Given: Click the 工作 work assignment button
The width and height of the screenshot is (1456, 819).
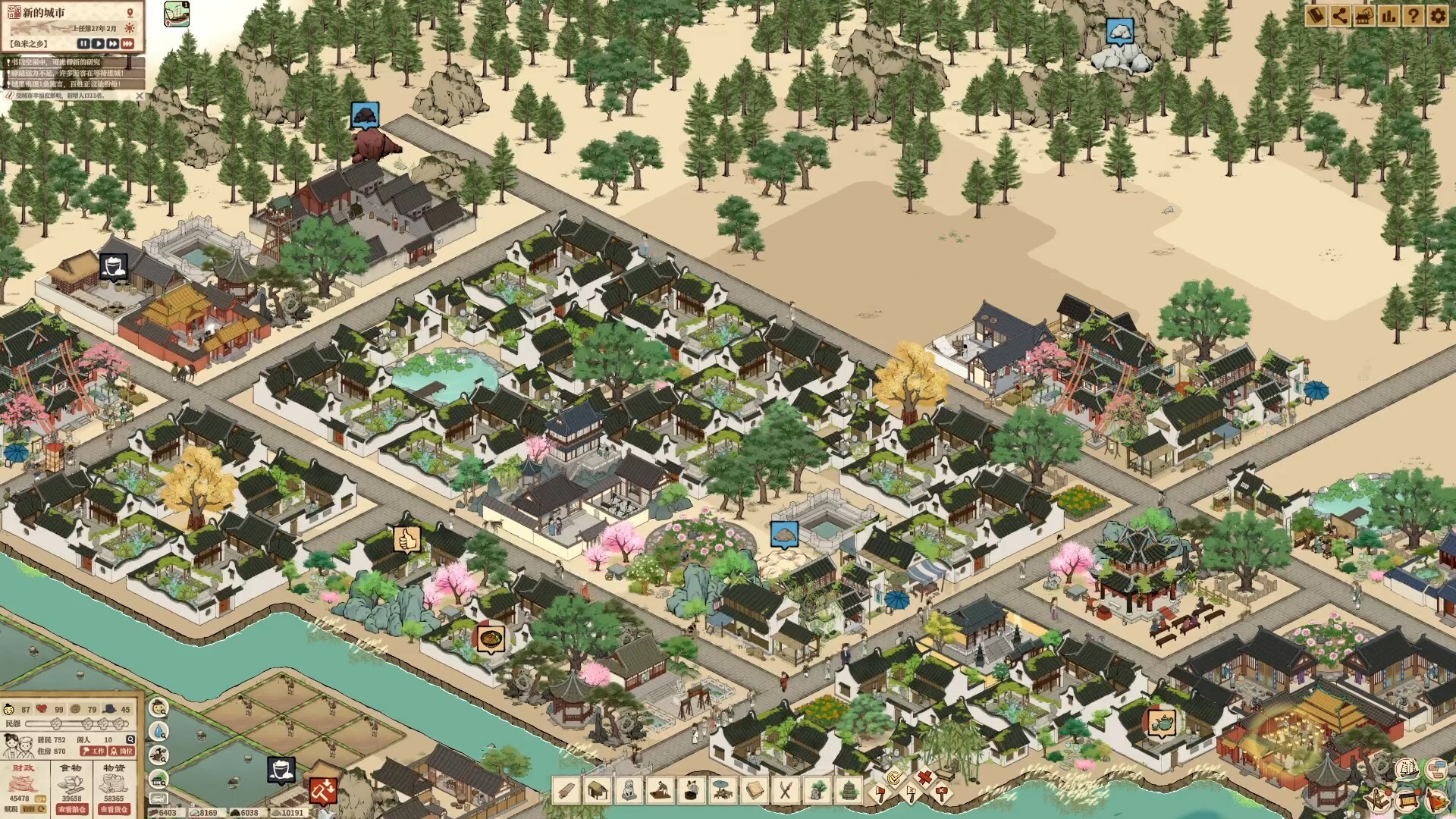Looking at the screenshot, I should pos(93,752).
